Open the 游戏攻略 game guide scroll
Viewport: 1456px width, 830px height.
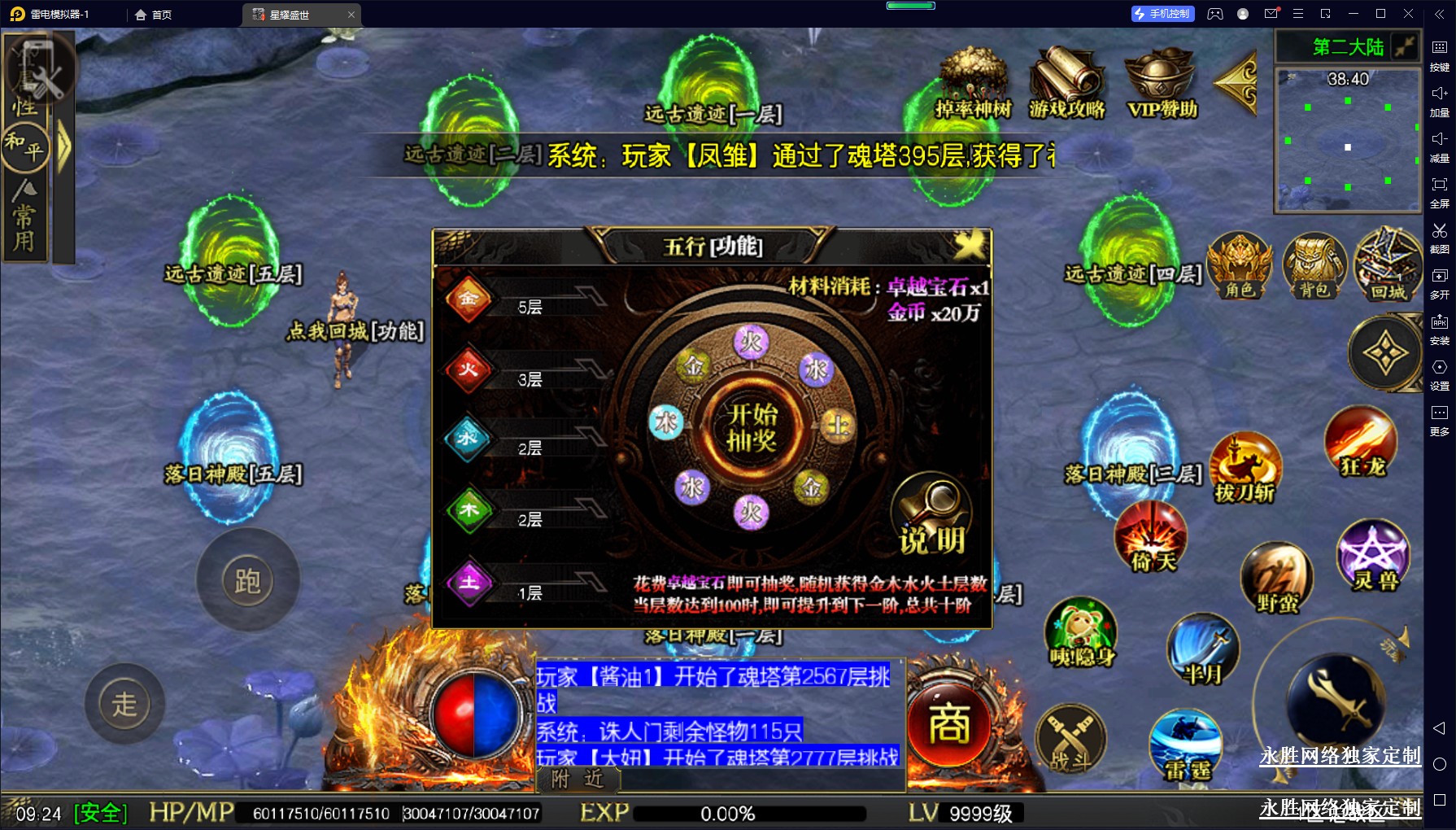coord(1067,83)
